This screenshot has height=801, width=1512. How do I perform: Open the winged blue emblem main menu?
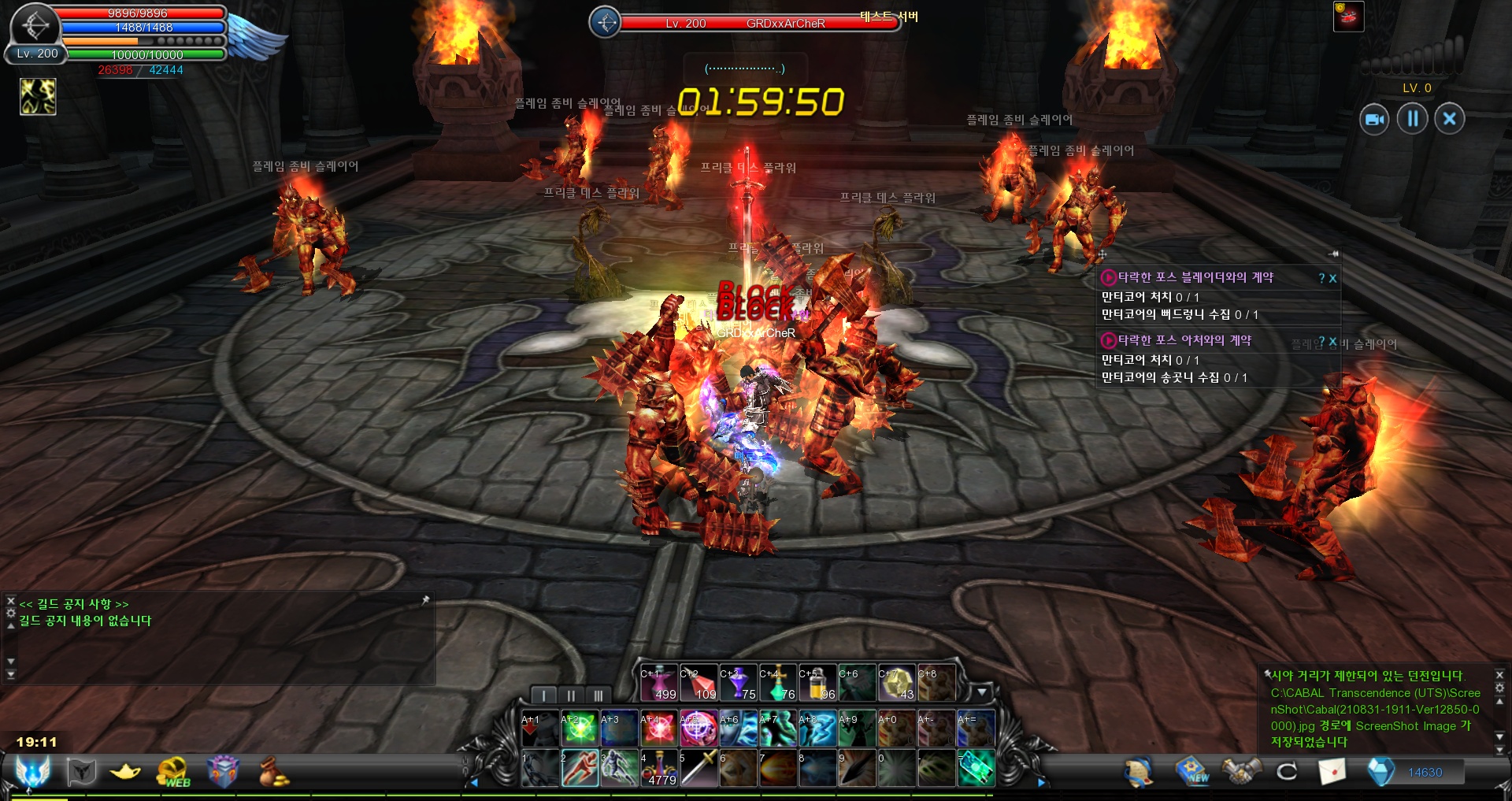click(33, 772)
